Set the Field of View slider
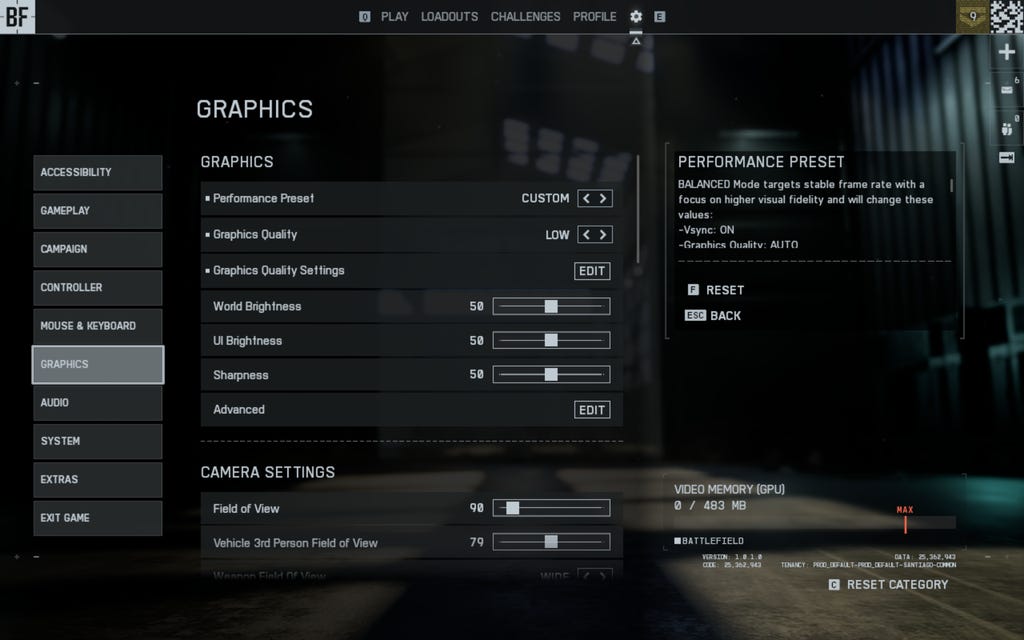The height and width of the screenshot is (640, 1024). (x=513, y=508)
